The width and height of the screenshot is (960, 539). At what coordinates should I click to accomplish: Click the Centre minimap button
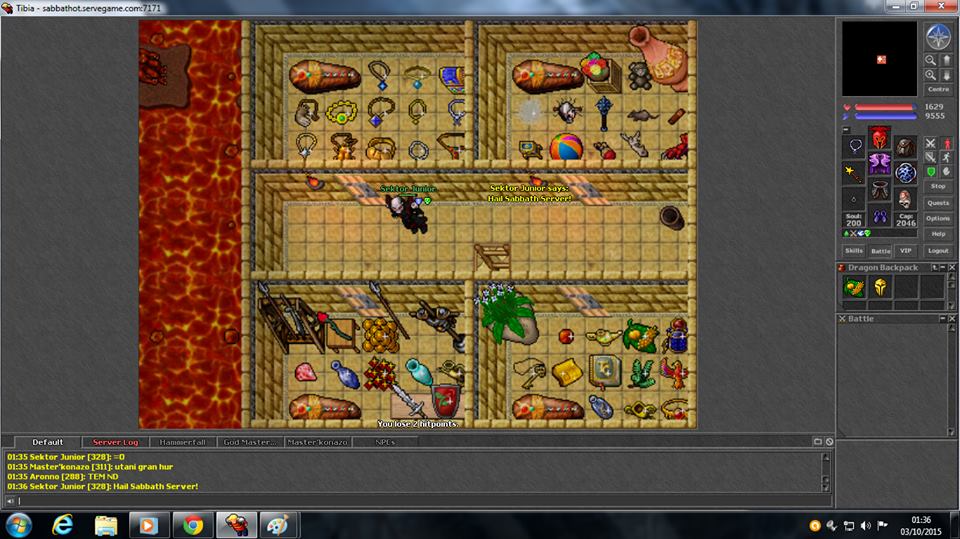(x=938, y=90)
